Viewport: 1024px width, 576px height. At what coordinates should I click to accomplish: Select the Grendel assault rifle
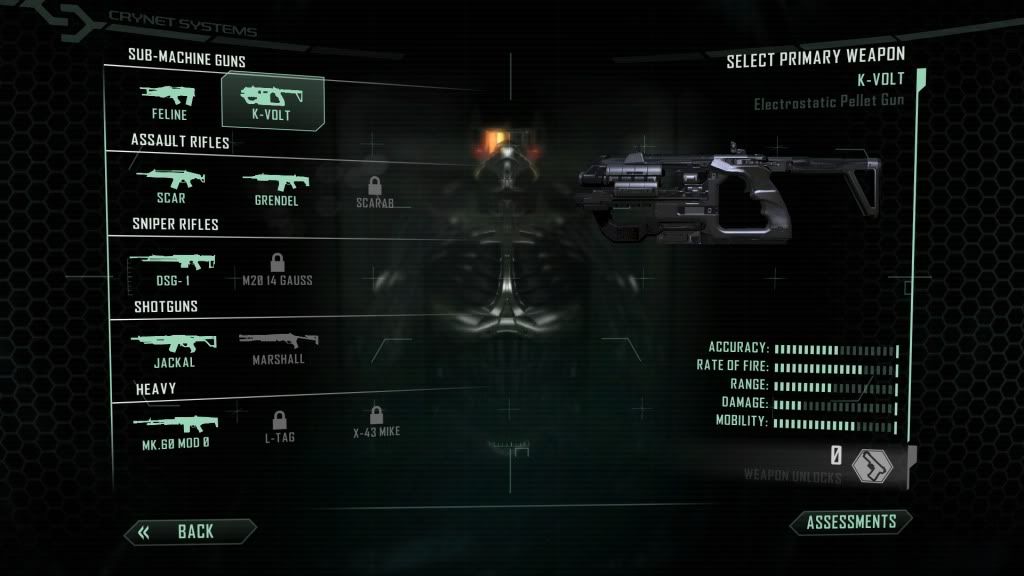(276, 186)
